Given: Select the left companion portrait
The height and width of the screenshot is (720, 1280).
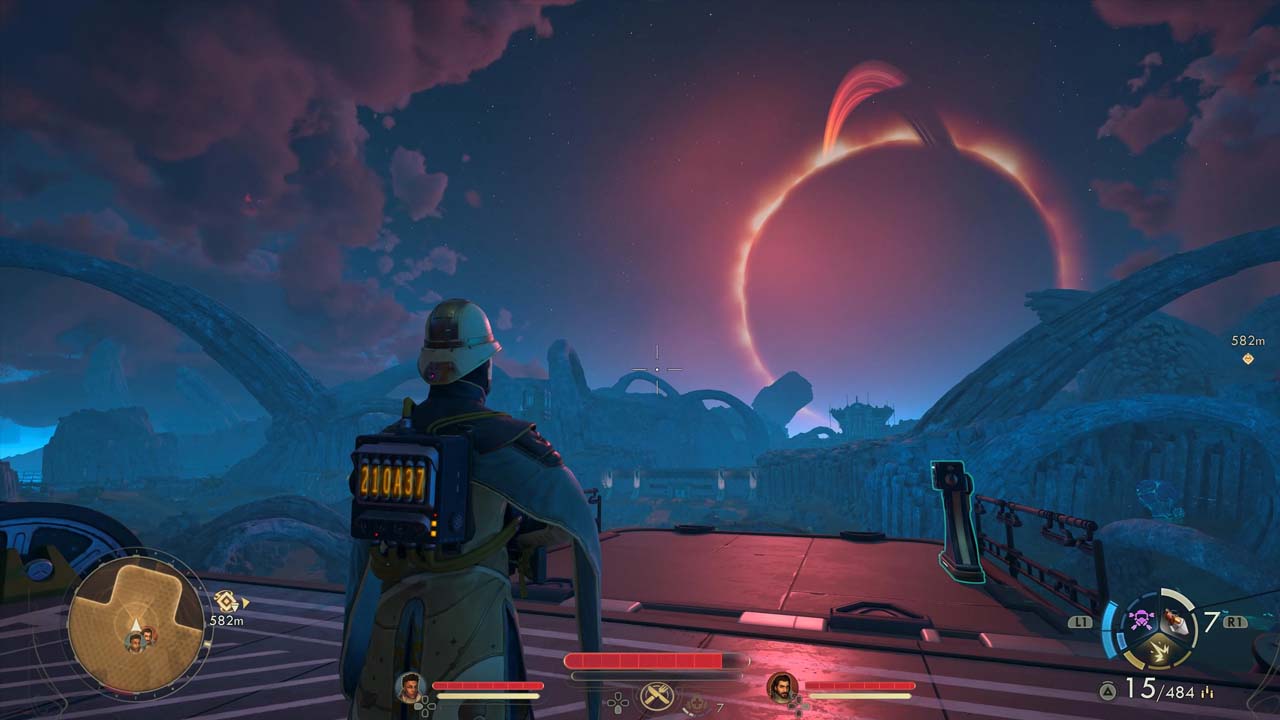Looking at the screenshot, I should pyautogui.click(x=408, y=686).
